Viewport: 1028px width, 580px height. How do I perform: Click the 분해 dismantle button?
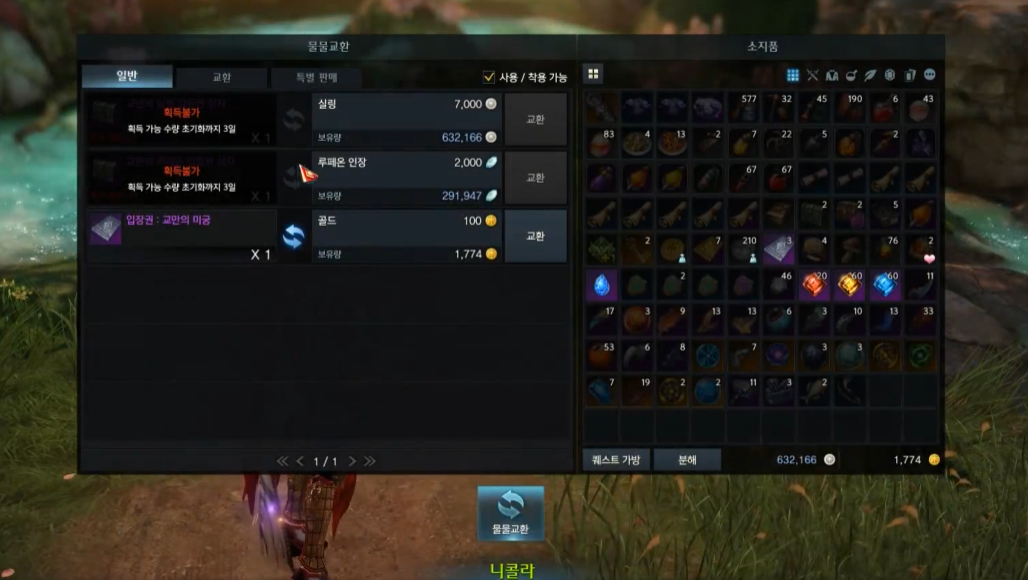pyautogui.click(x=687, y=460)
